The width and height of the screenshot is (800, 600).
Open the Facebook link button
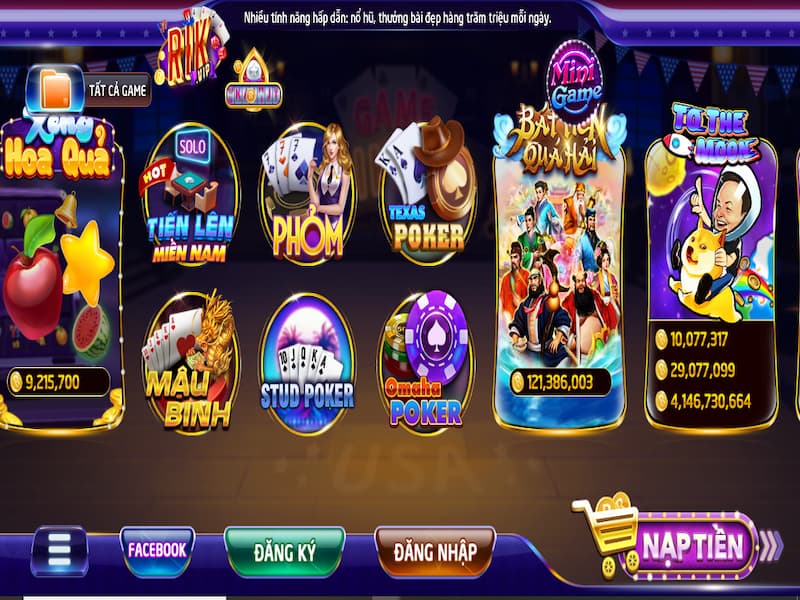click(157, 549)
